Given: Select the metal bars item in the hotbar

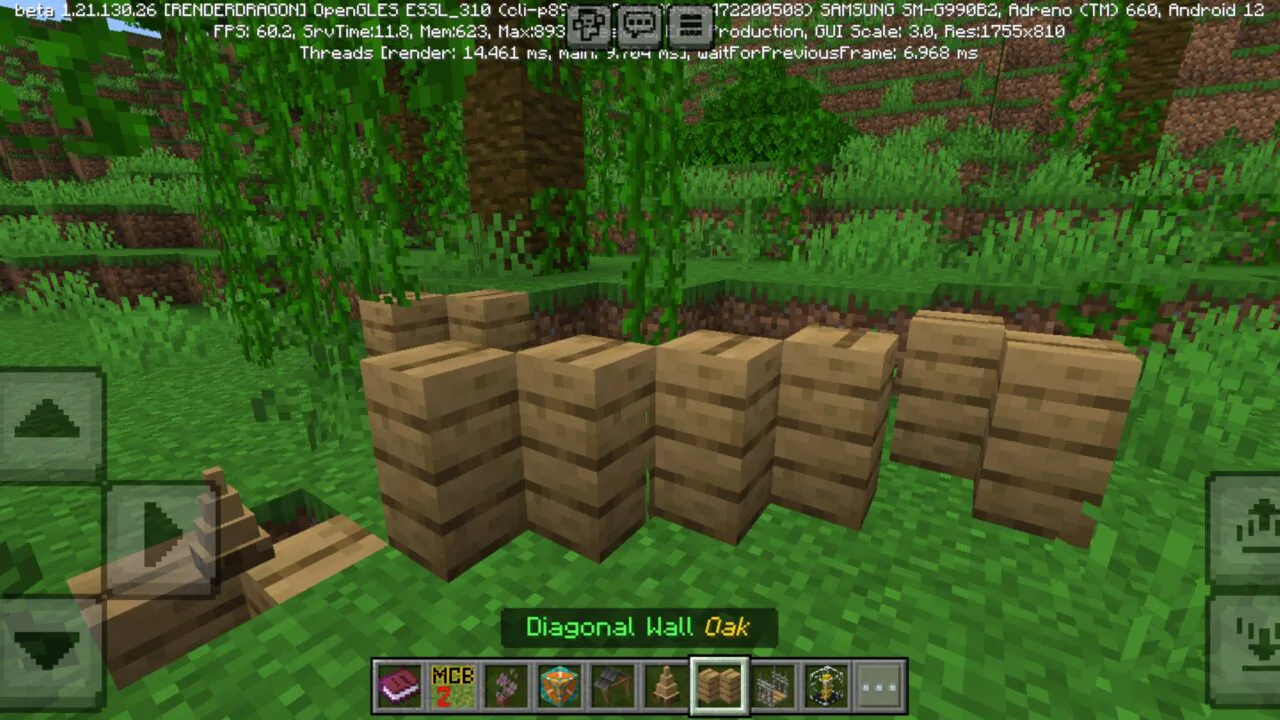Looking at the screenshot, I should (773, 684).
